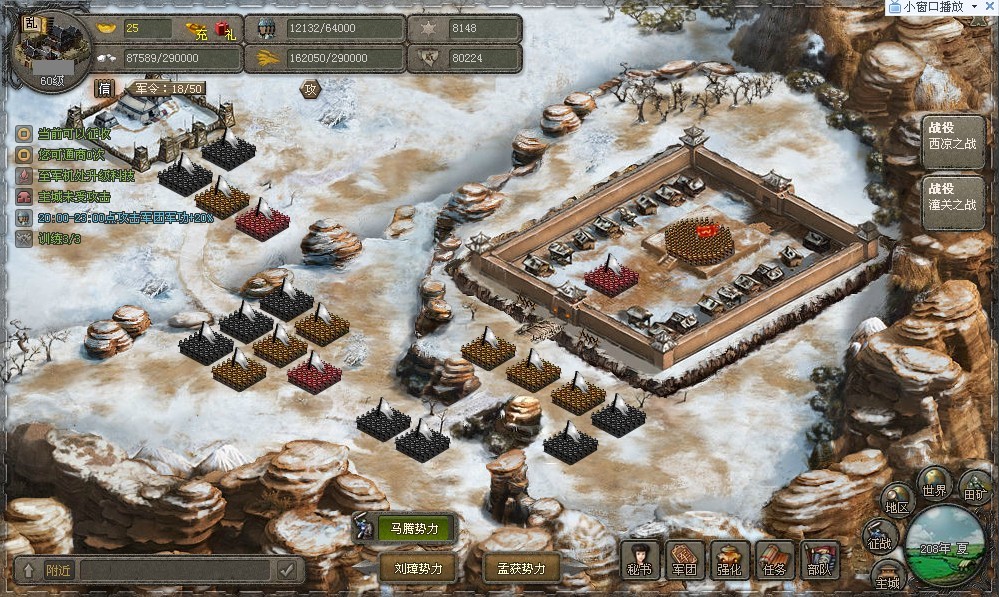Return to the 主城 main city
999x597 pixels.
click(x=887, y=575)
